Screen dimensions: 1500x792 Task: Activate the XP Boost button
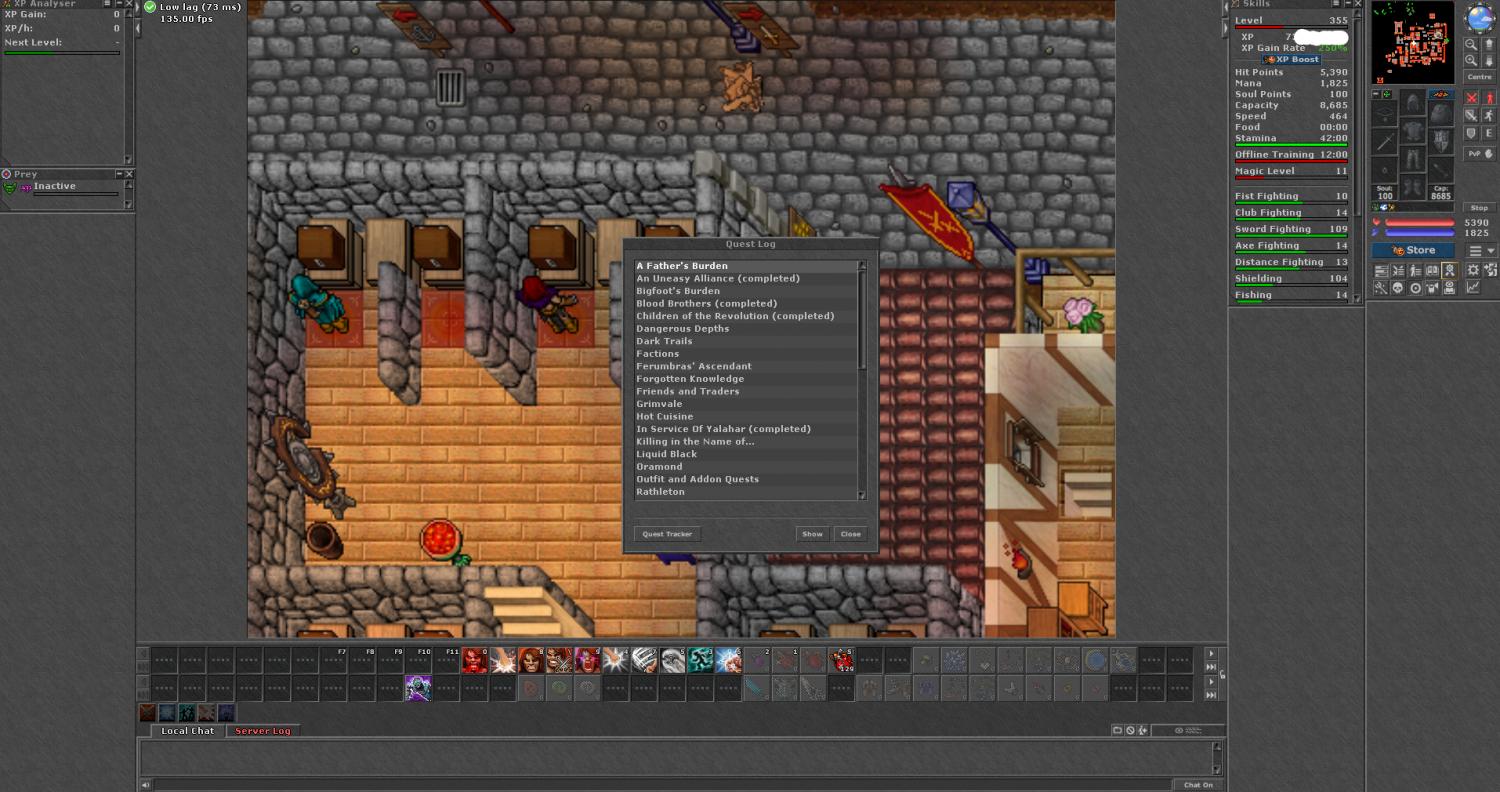point(1291,60)
